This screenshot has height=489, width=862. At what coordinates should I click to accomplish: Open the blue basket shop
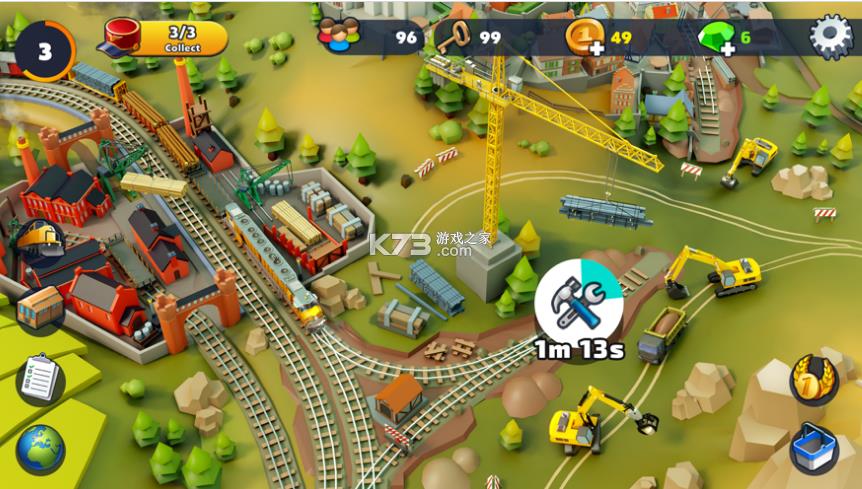pyautogui.click(x=814, y=449)
